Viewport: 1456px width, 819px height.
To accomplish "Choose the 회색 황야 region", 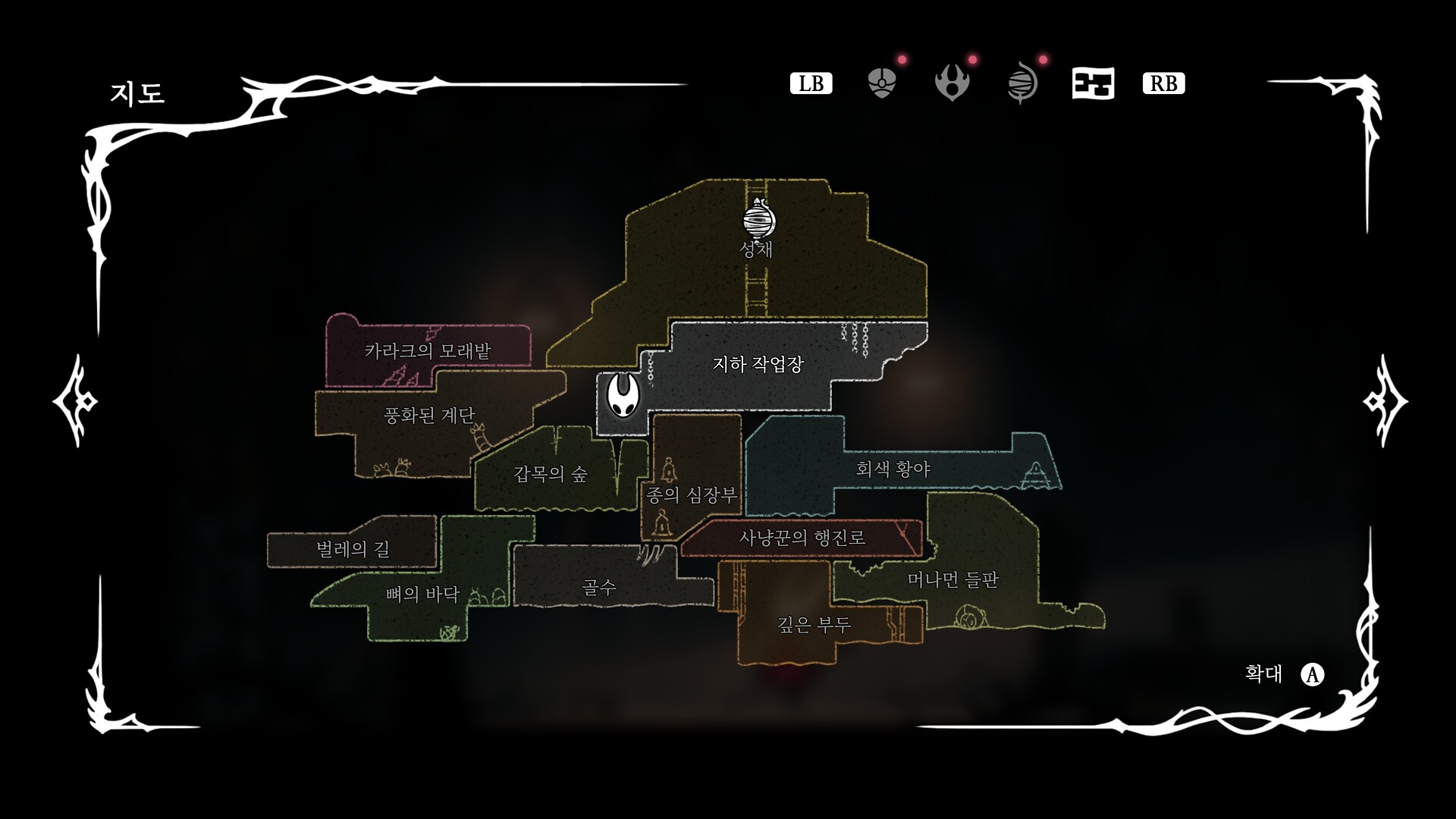I will [x=893, y=469].
